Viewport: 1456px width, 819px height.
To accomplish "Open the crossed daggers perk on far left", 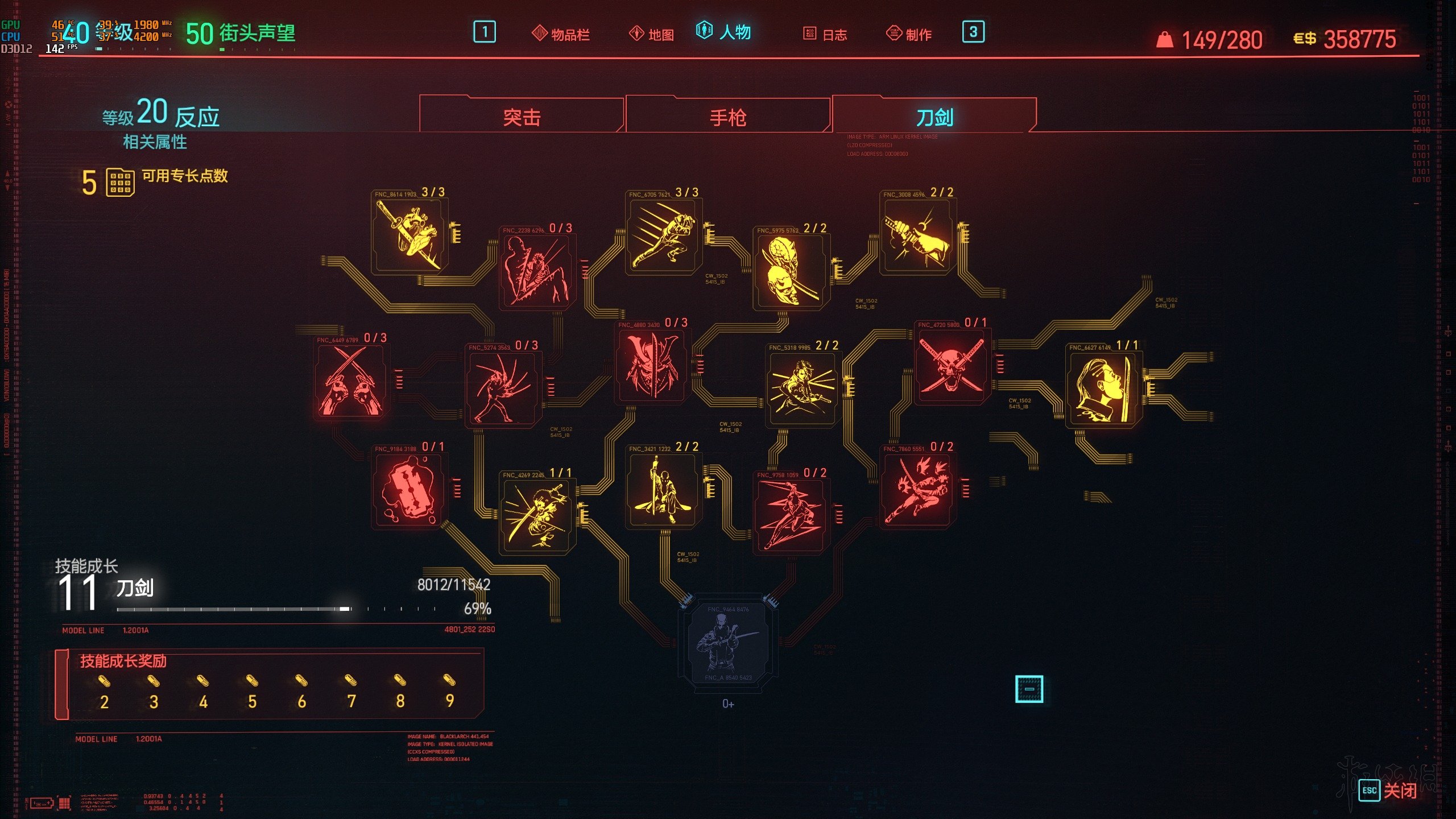I will [x=350, y=381].
